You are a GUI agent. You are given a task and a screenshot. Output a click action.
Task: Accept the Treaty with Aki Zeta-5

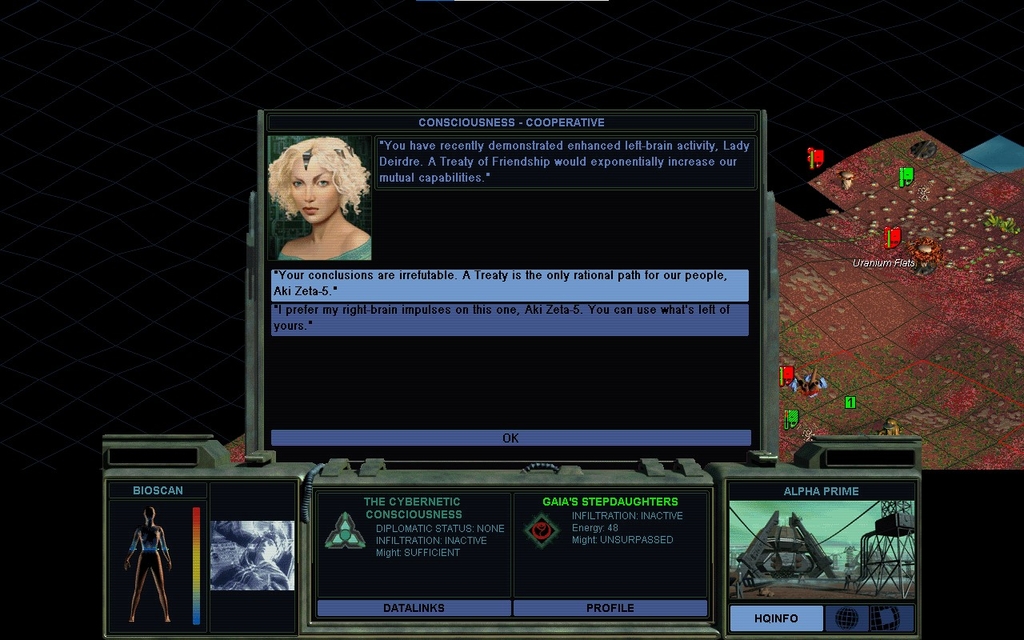(x=510, y=285)
